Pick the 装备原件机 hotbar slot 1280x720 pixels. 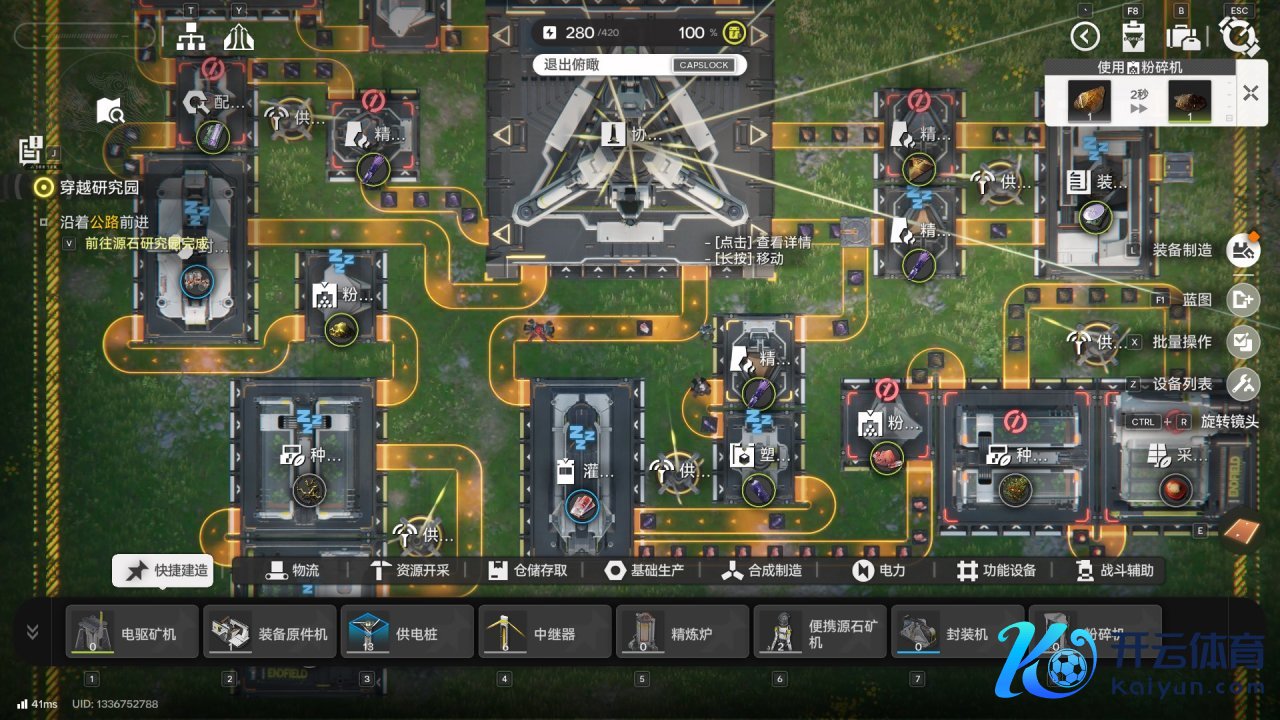[x=270, y=633]
